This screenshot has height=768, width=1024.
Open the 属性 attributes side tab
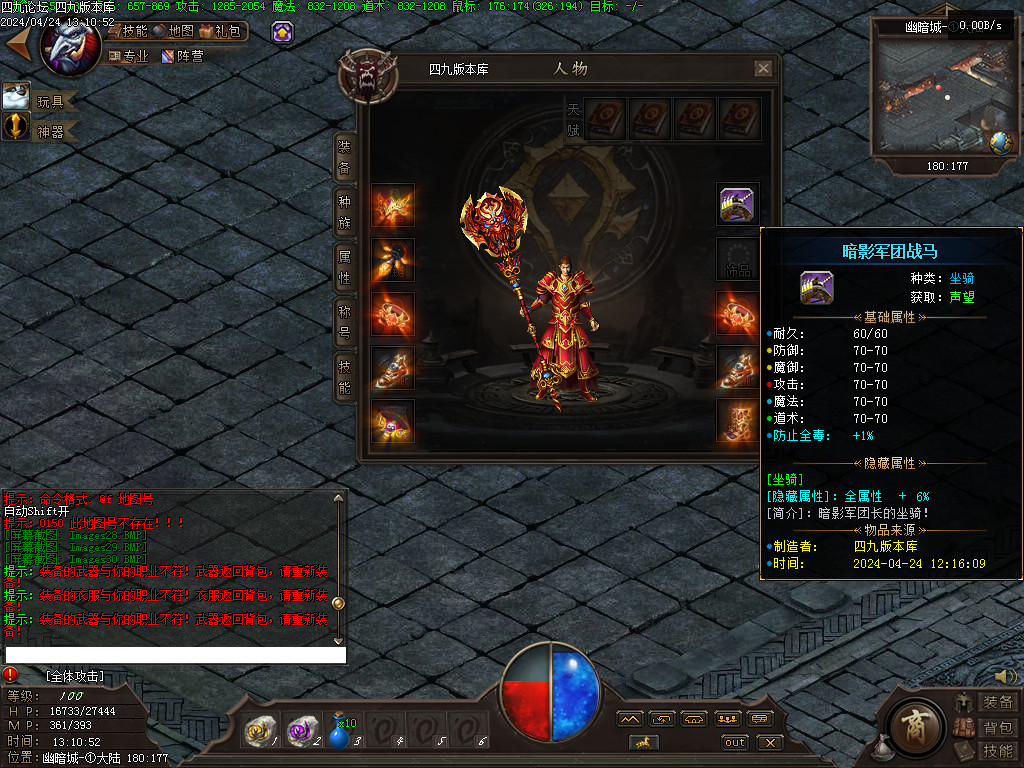tap(345, 266)
